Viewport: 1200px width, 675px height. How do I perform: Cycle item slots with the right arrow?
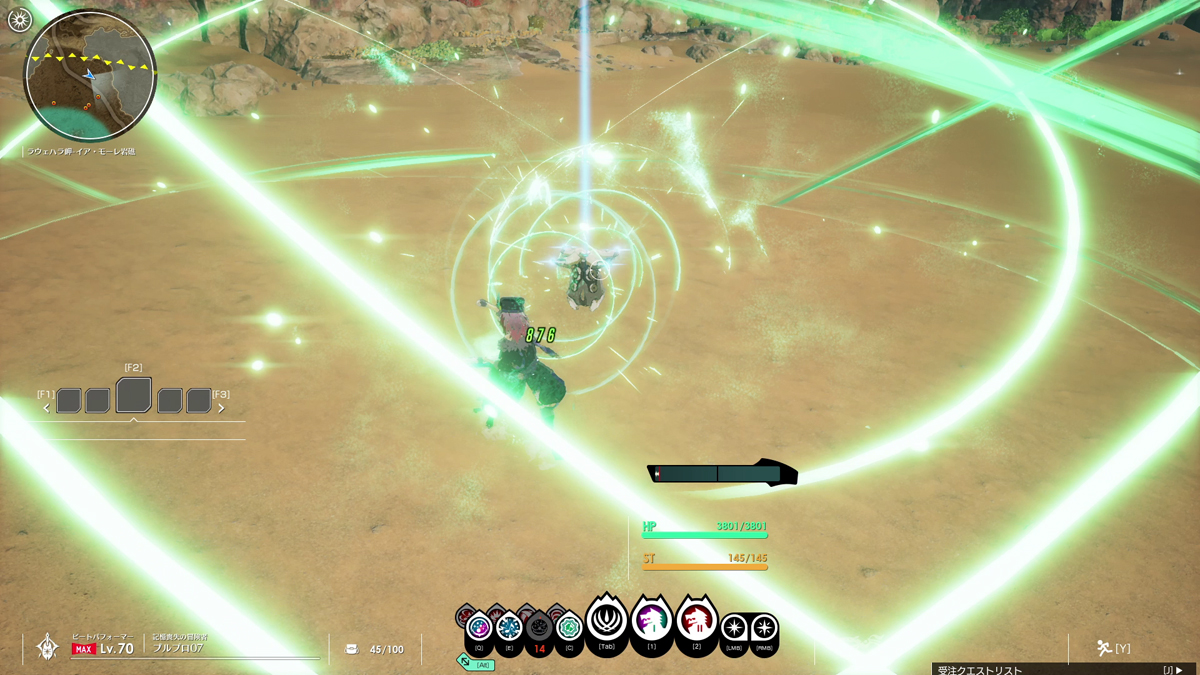[221, 408]
